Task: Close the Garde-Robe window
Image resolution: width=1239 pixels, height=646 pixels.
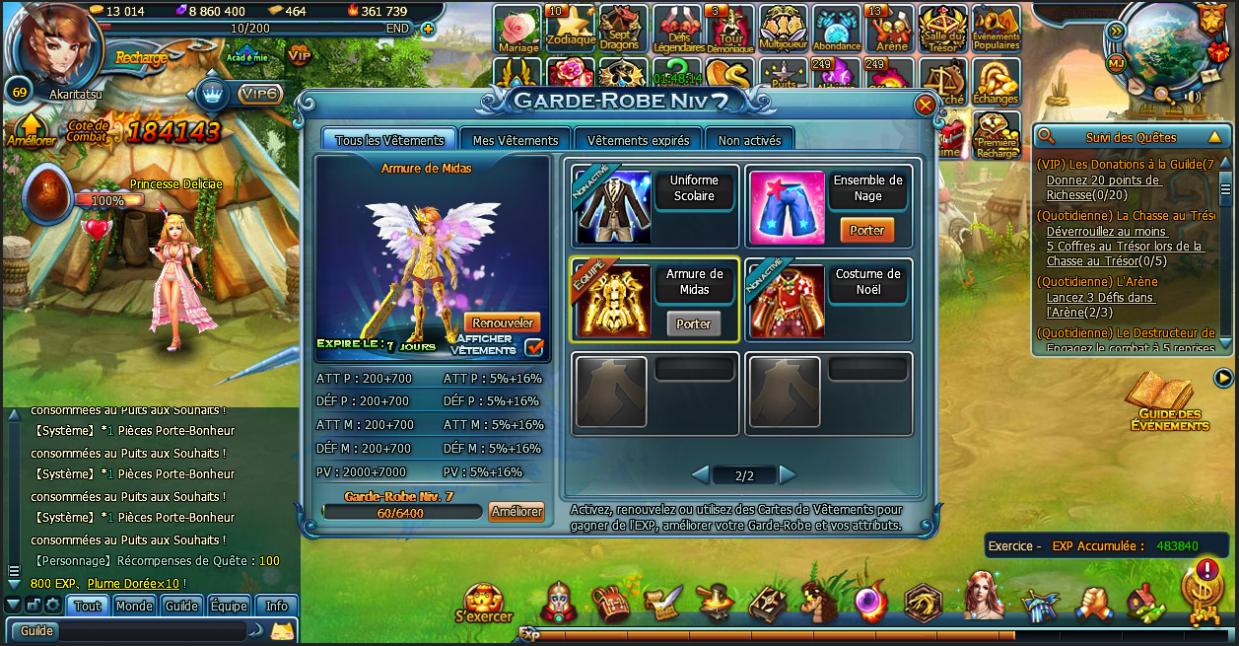Action: pos(925,104)
